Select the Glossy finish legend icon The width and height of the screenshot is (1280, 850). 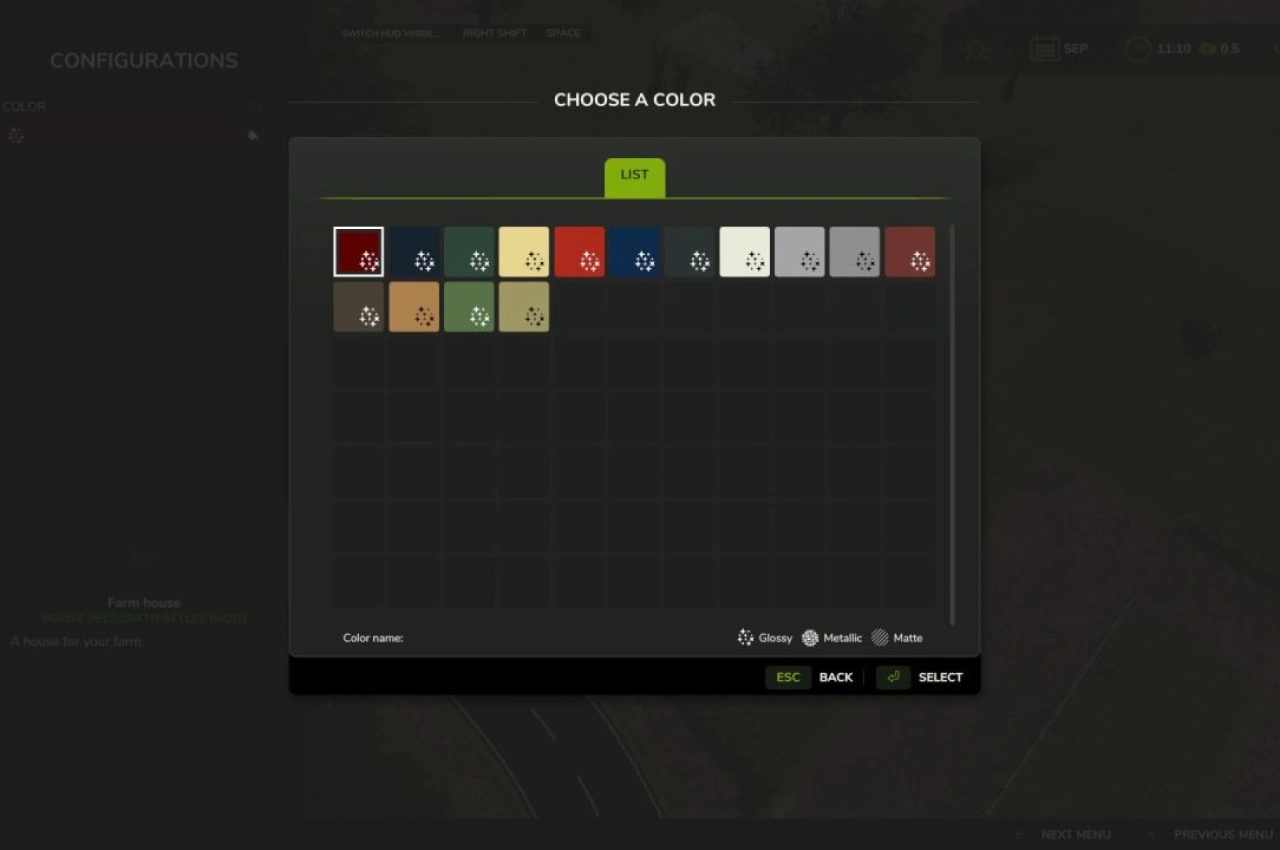[x=745, y=637]
